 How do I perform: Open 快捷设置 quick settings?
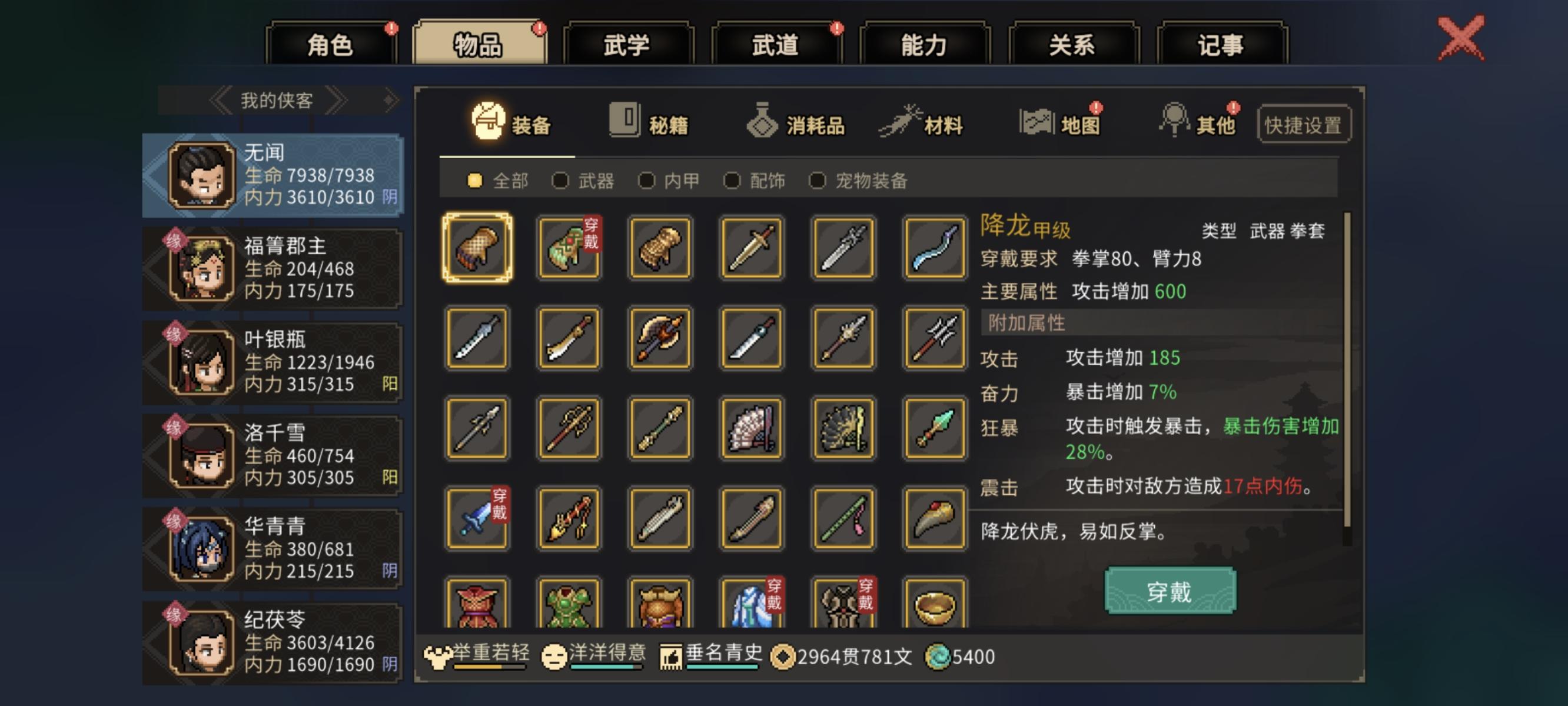(x=1303, y=123)
